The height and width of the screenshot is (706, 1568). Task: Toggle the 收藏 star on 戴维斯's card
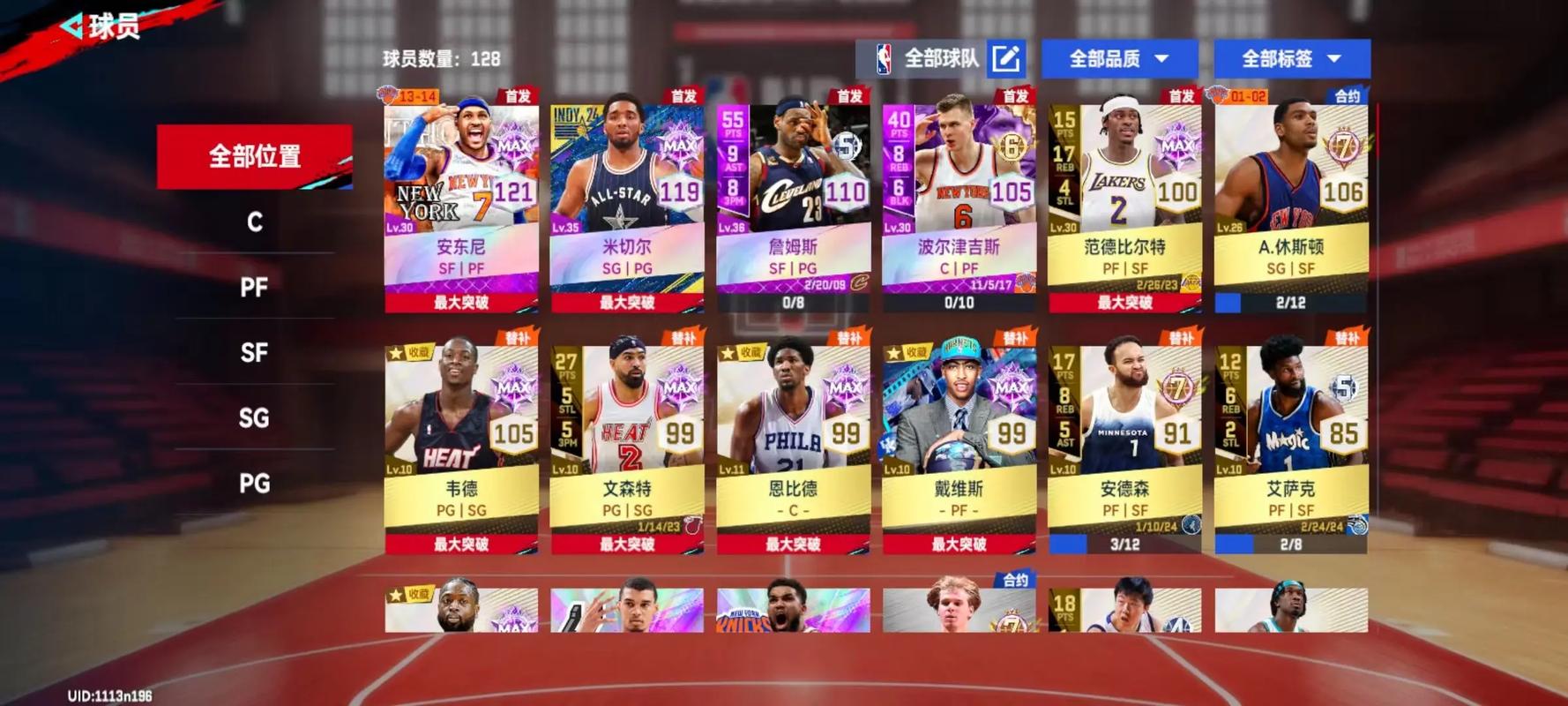click(x=893, y=351)
